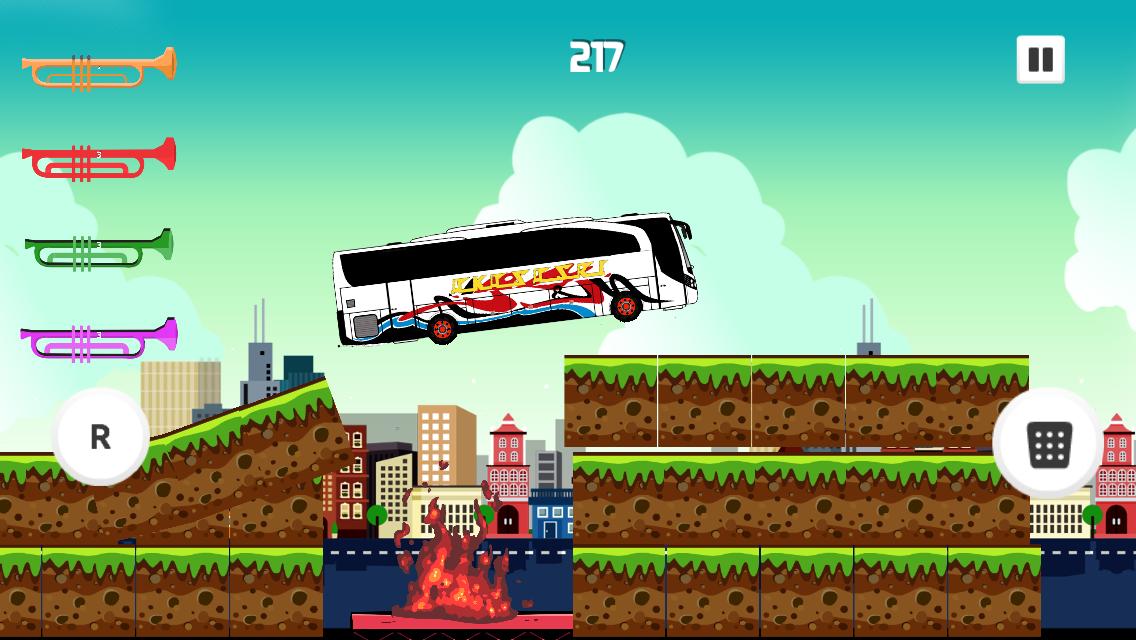Activate the purple trumpet horn
Viewport: 1136px width, 640px height.
99,338
